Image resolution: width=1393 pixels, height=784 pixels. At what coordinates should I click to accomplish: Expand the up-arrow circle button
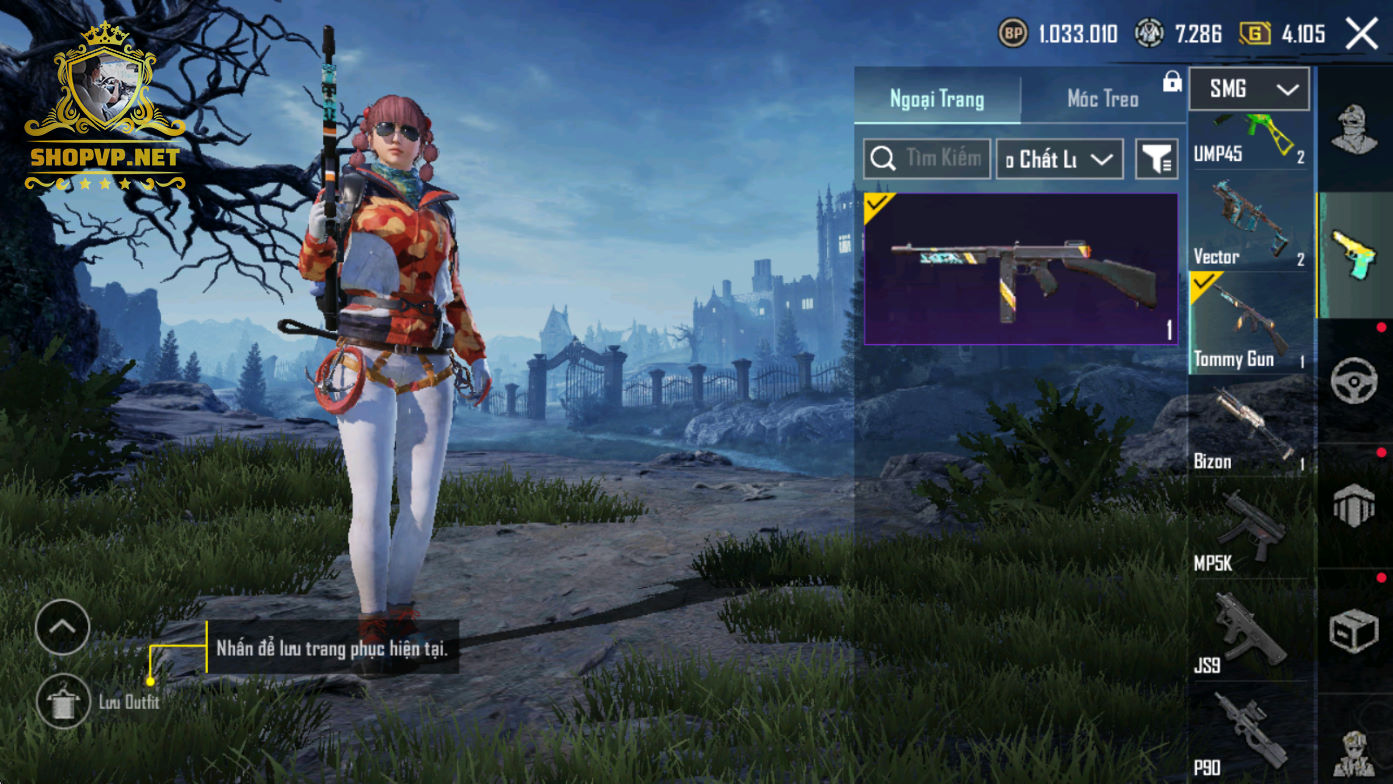point(62,627)
